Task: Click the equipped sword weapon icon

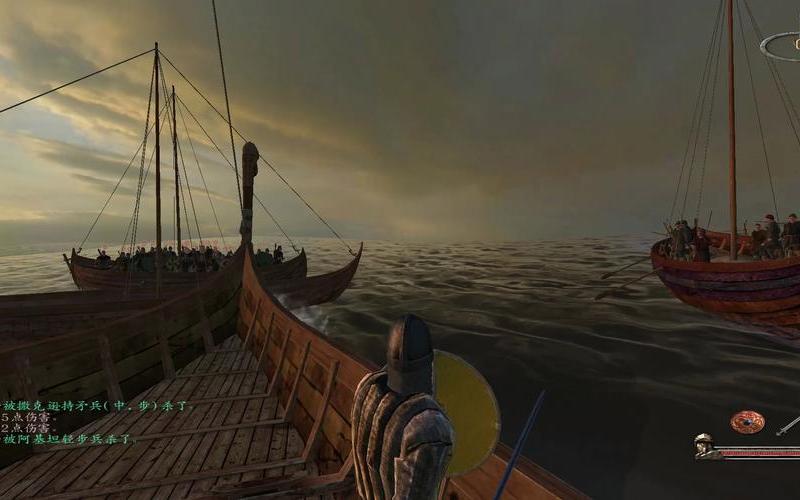Action: click(x=788, y=426)
